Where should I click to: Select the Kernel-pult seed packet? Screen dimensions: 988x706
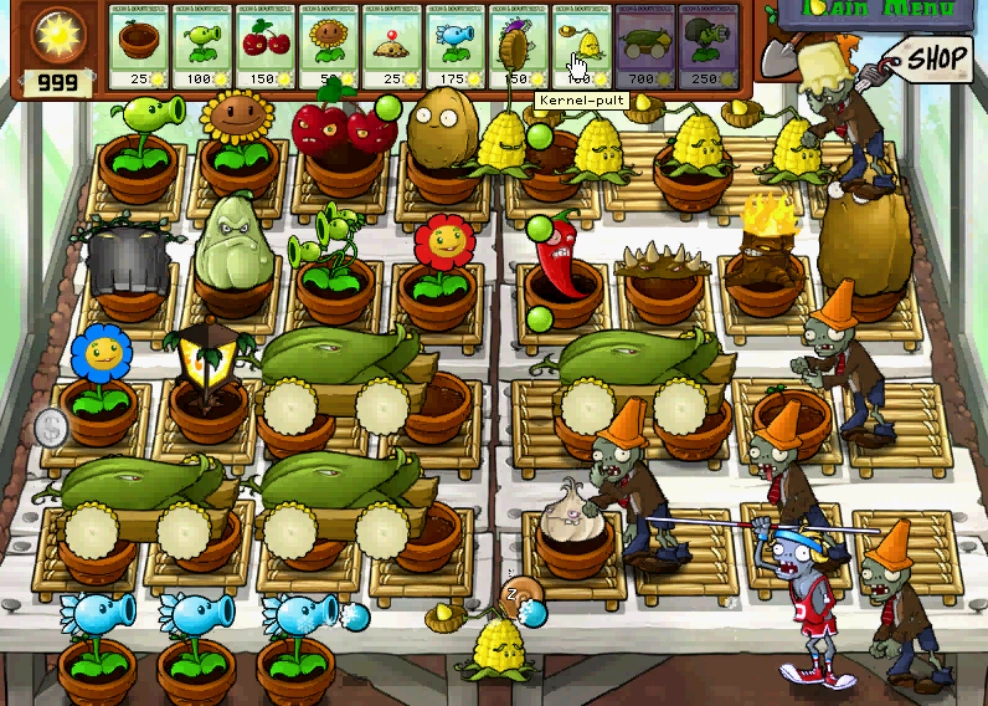pos(581,46)
